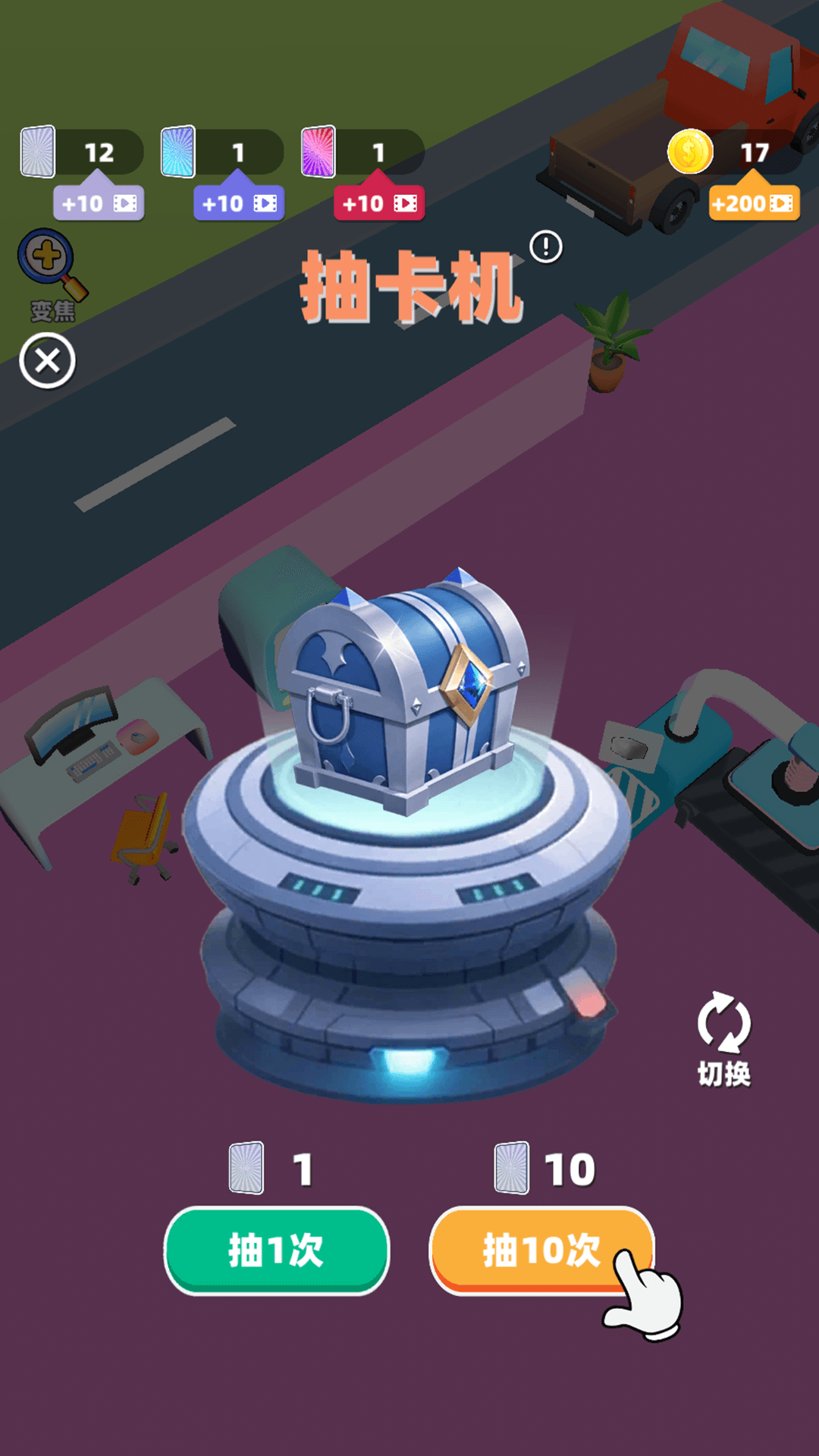This screenshot has width=819, height=1456.
Task: Draw once with the green 抽1次 button
Action: 277,1250
